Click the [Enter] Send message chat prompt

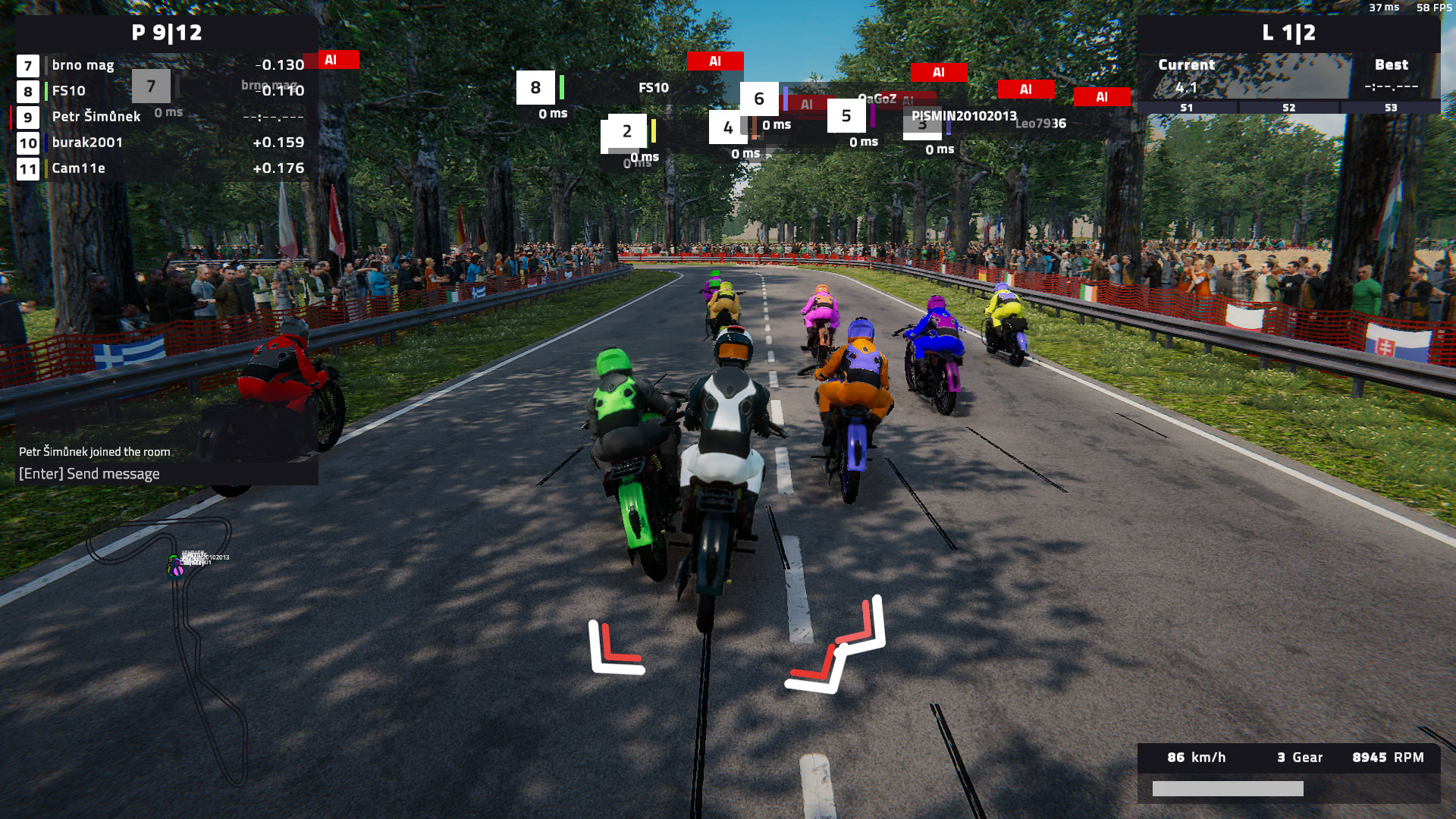tap(89, 473)
